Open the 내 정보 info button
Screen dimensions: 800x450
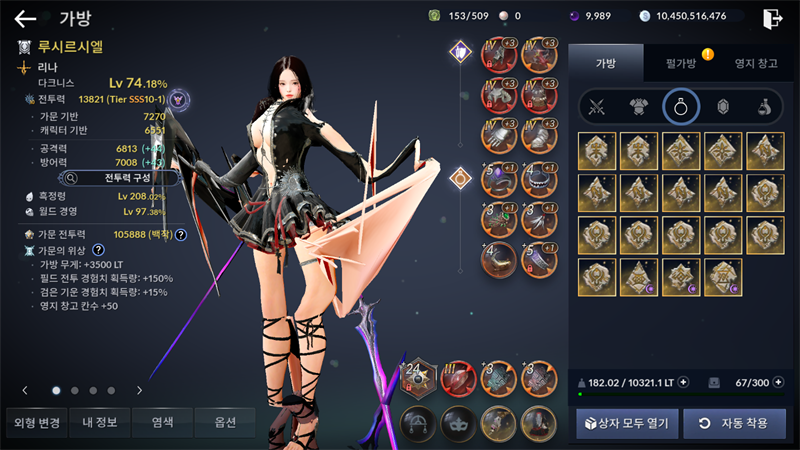[x=98, y=423]
